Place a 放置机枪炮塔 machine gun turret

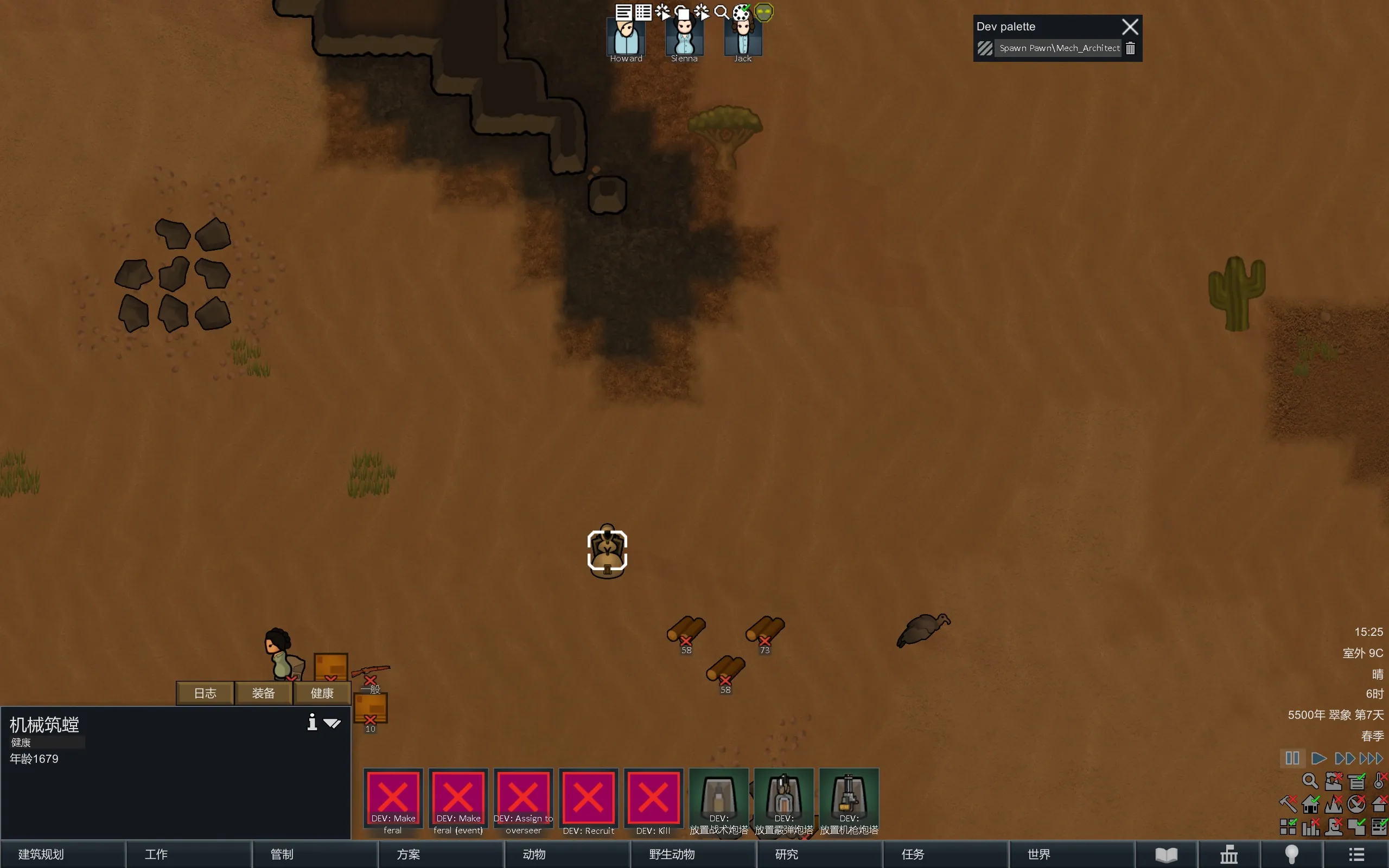point(849,802)
